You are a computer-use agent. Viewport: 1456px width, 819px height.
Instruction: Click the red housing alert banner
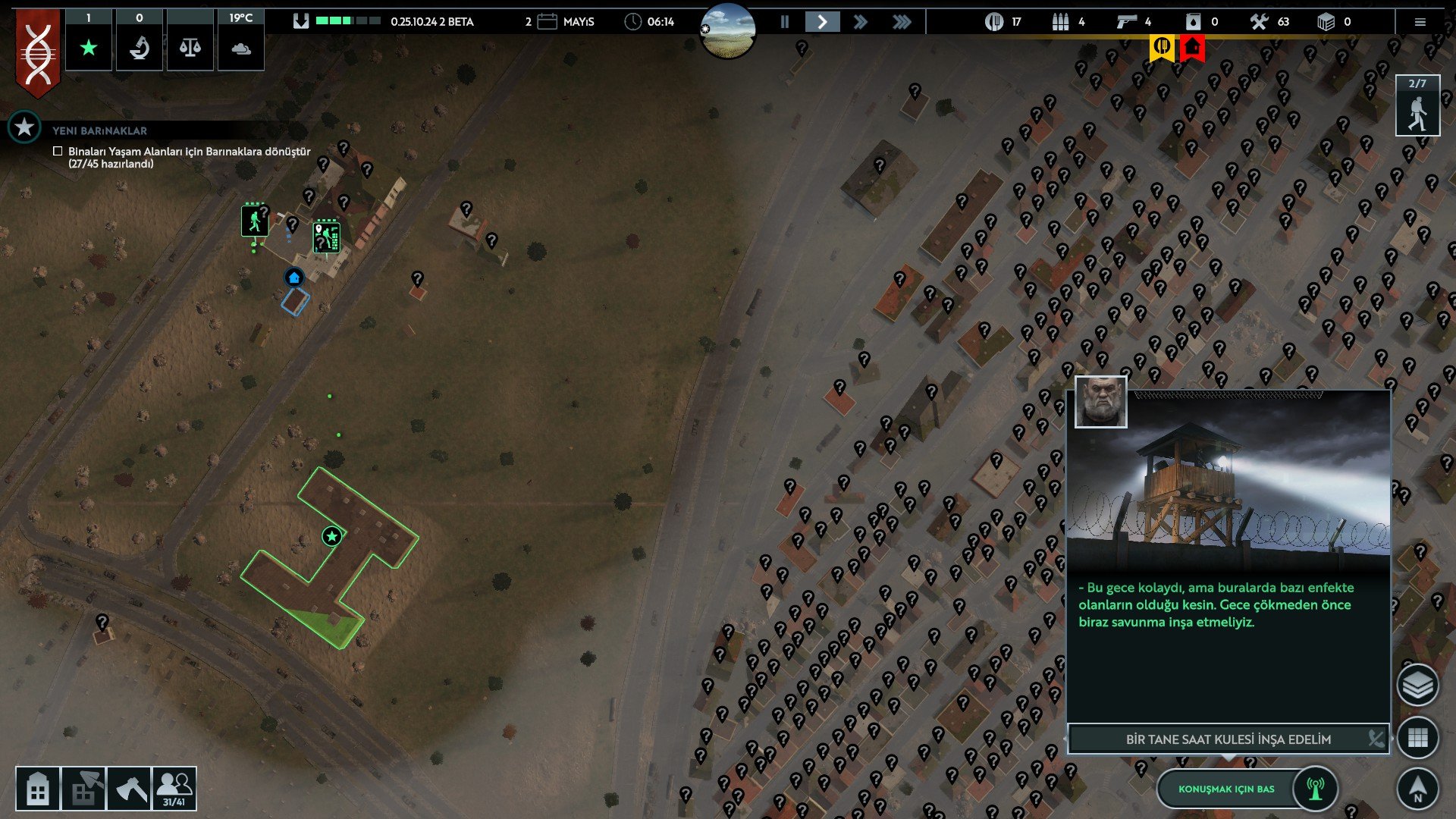(1193, 47)
